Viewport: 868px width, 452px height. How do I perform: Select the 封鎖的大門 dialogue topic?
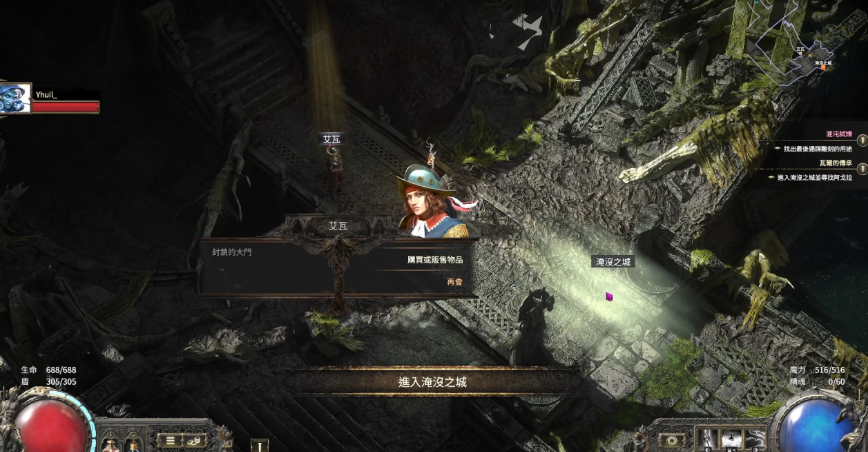[227, 252]
